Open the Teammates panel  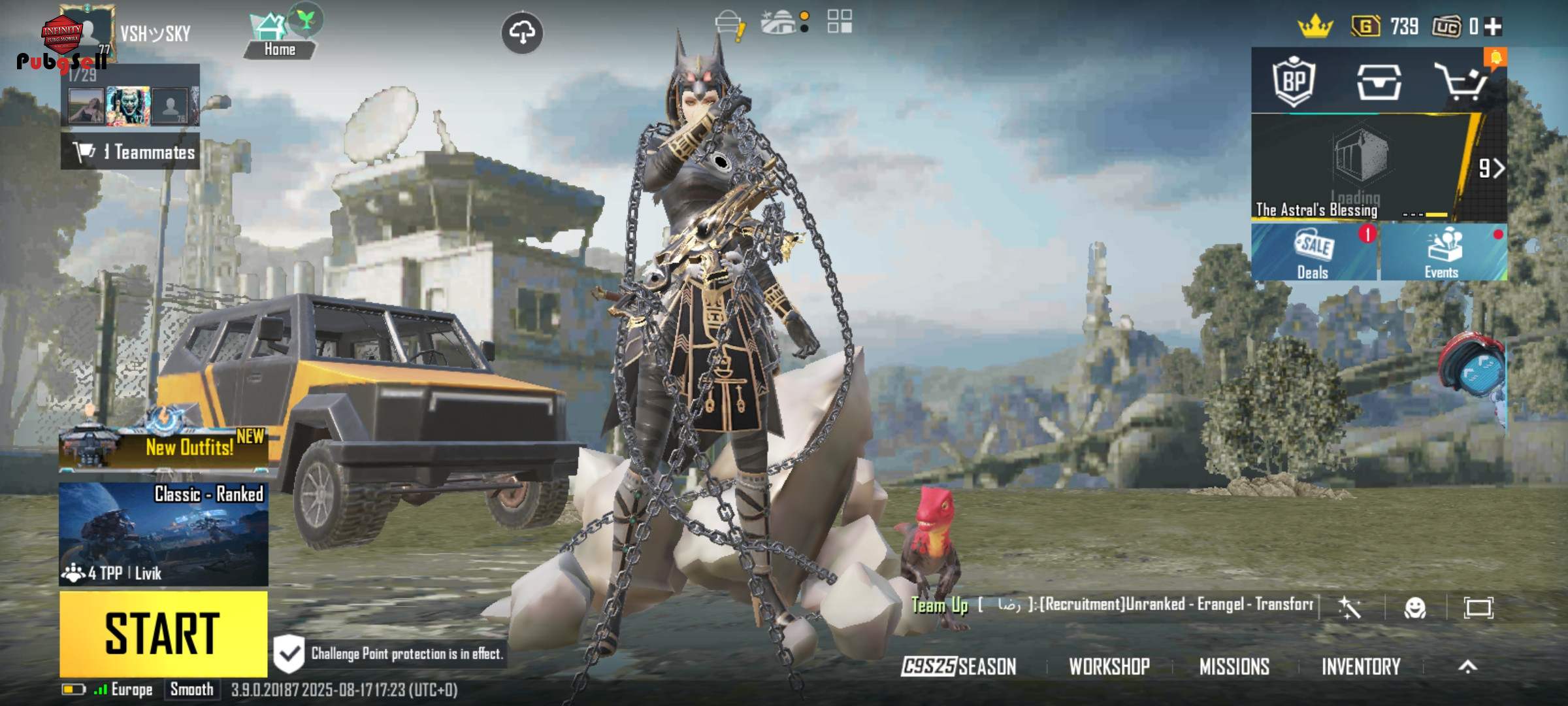(x=131, y=152)
